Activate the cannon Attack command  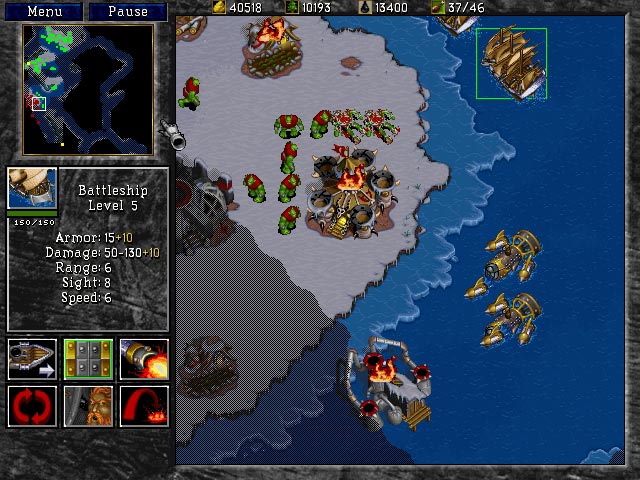pyautogui.click(x=144, y=359)
